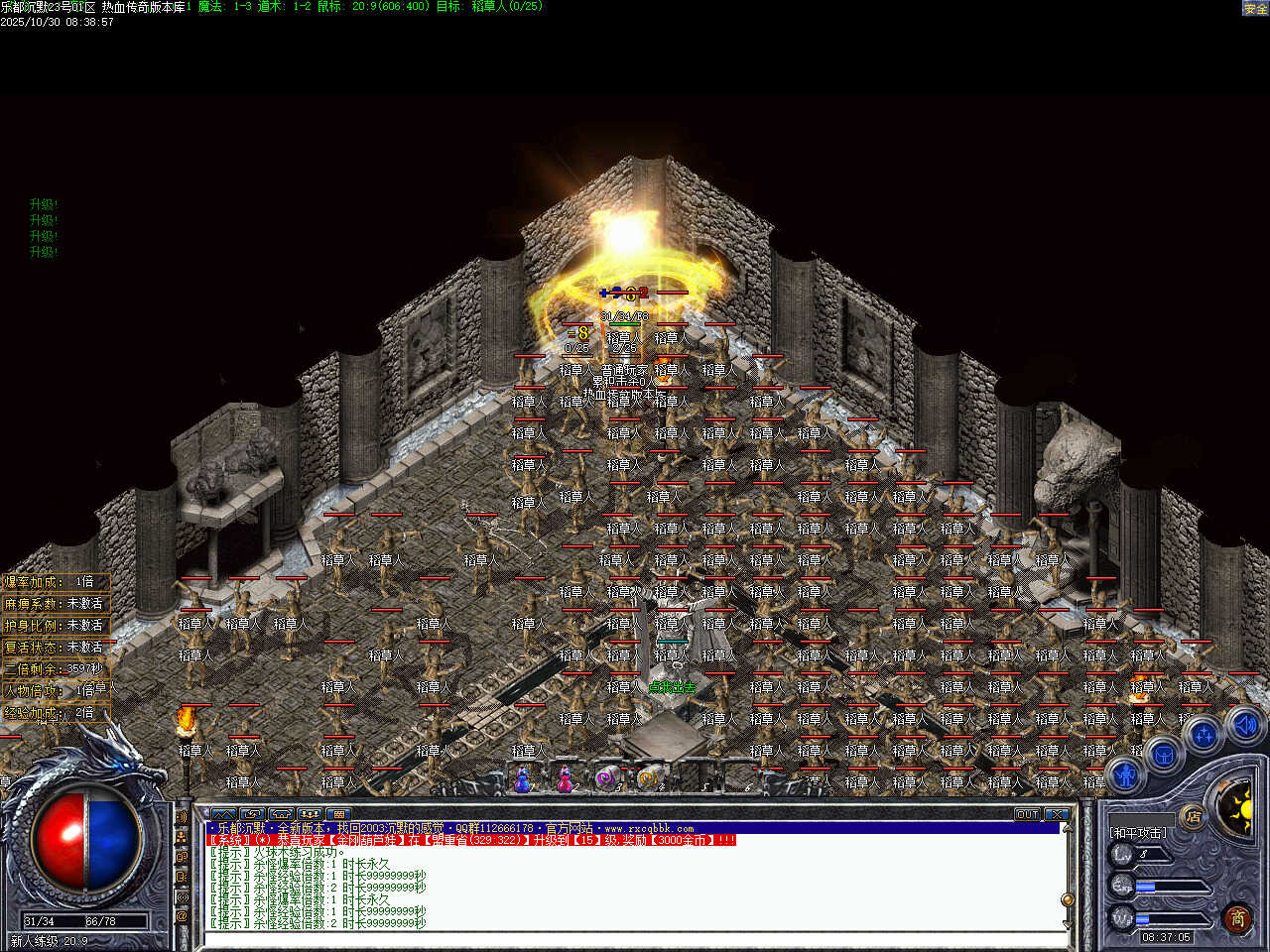
Task: Use the purple scroll in belt slot 3
Action: point(607,780)
